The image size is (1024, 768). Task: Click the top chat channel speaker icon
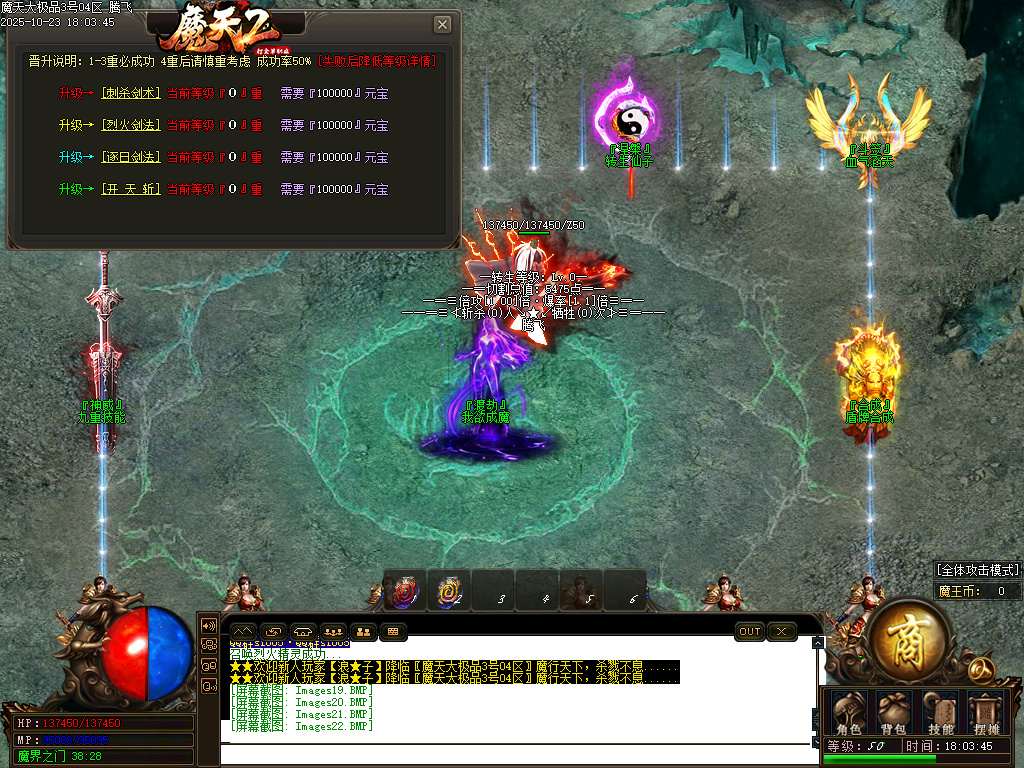[209, 626]
